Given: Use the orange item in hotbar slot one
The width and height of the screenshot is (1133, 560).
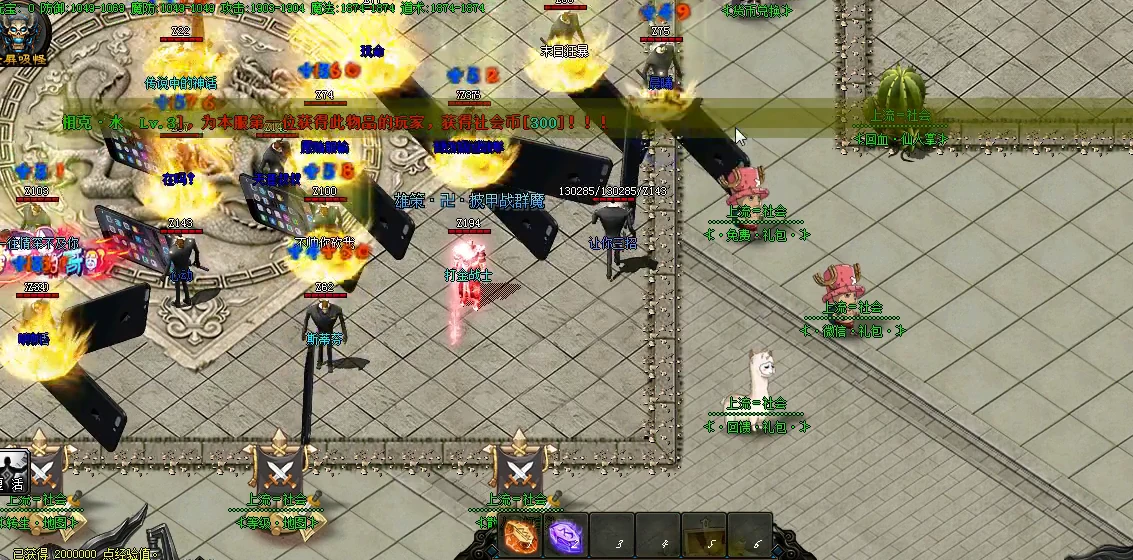Looking at the screenshot, I should point(520,536).
